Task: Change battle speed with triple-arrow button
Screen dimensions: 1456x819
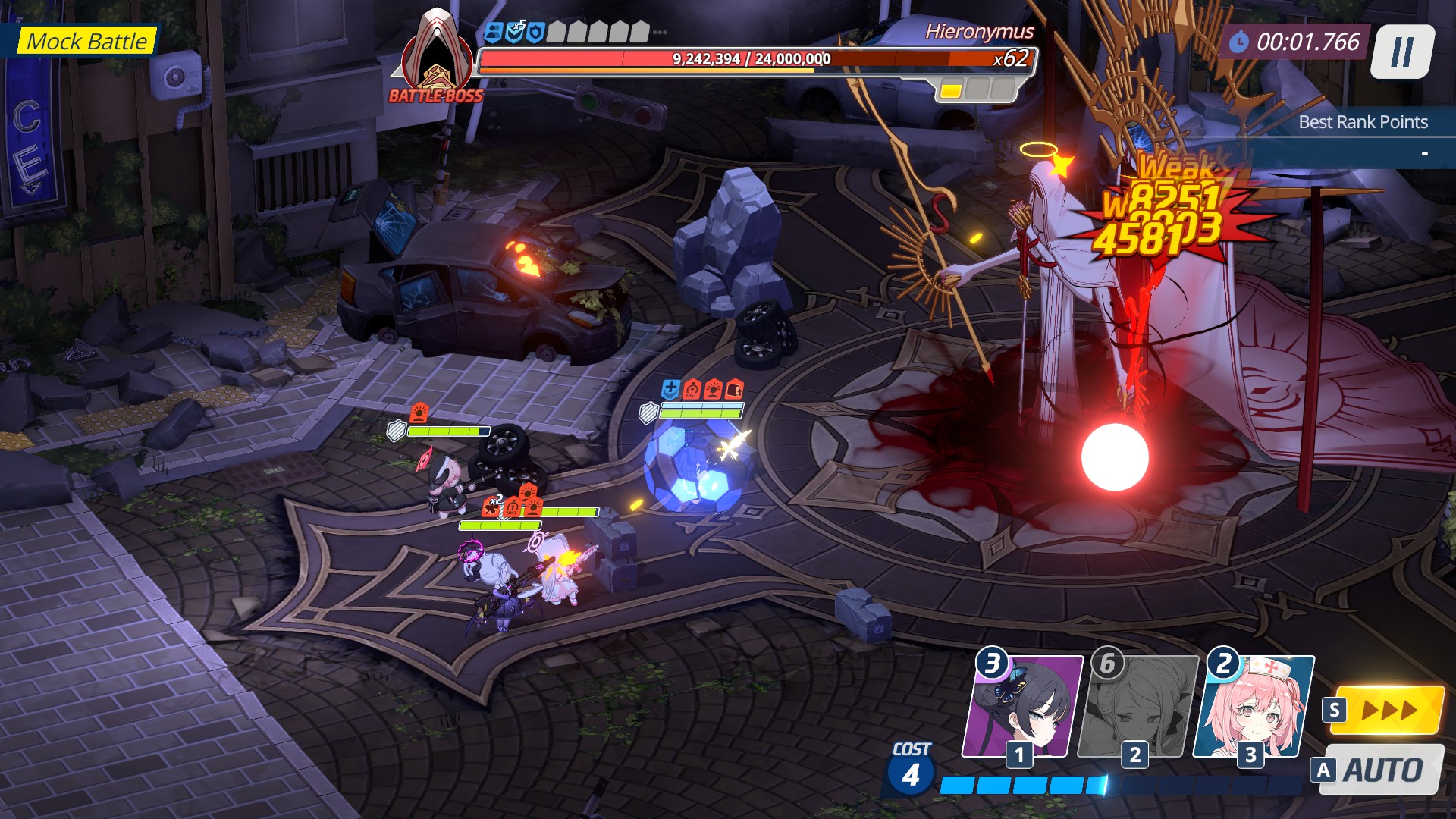Action: [1387, 711]
